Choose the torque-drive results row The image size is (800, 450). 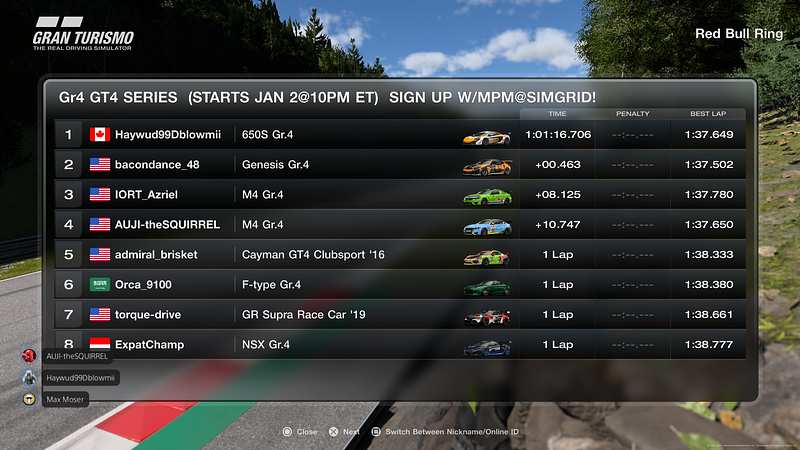[400, 315]
